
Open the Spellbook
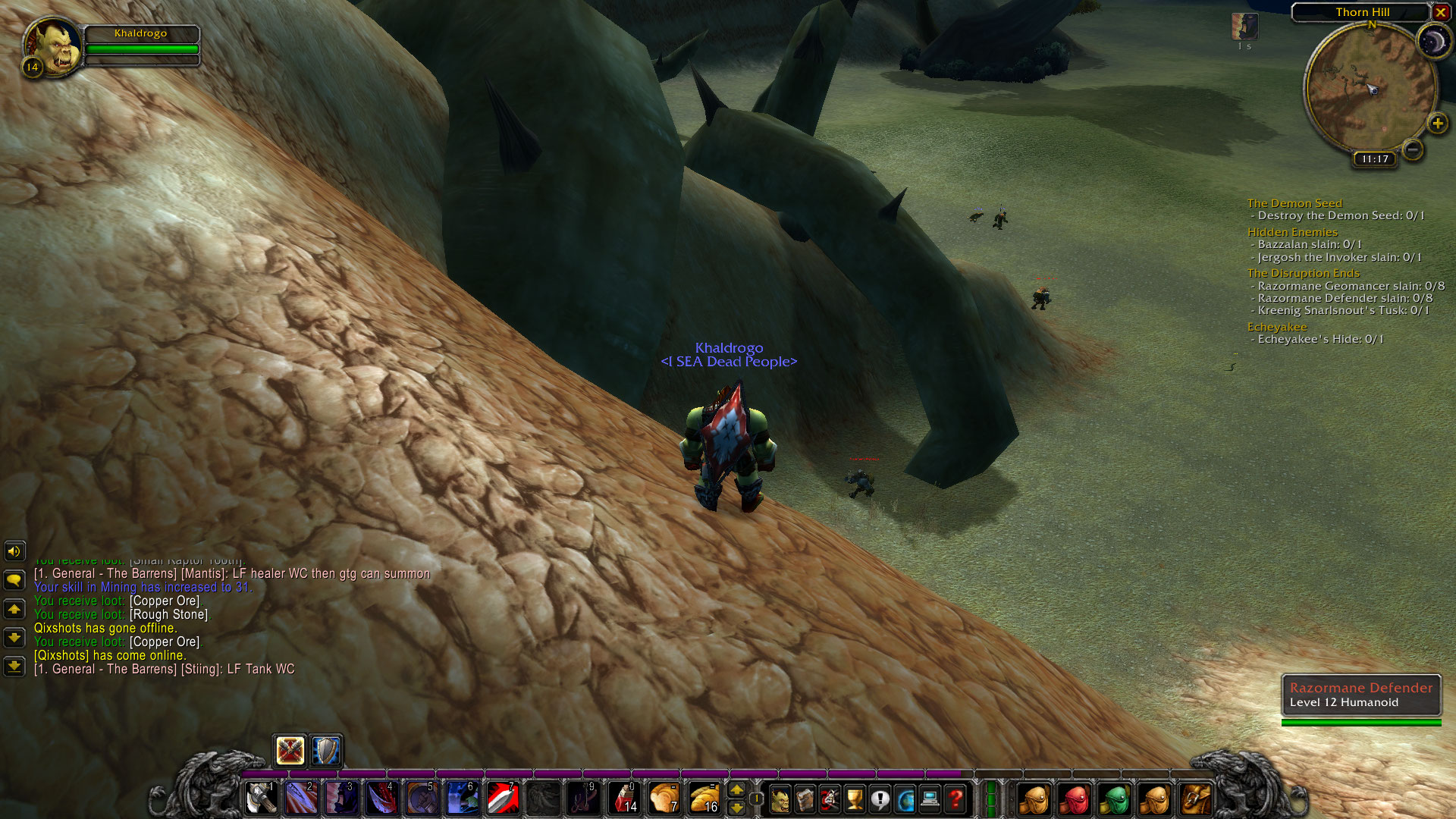point(806,799)
